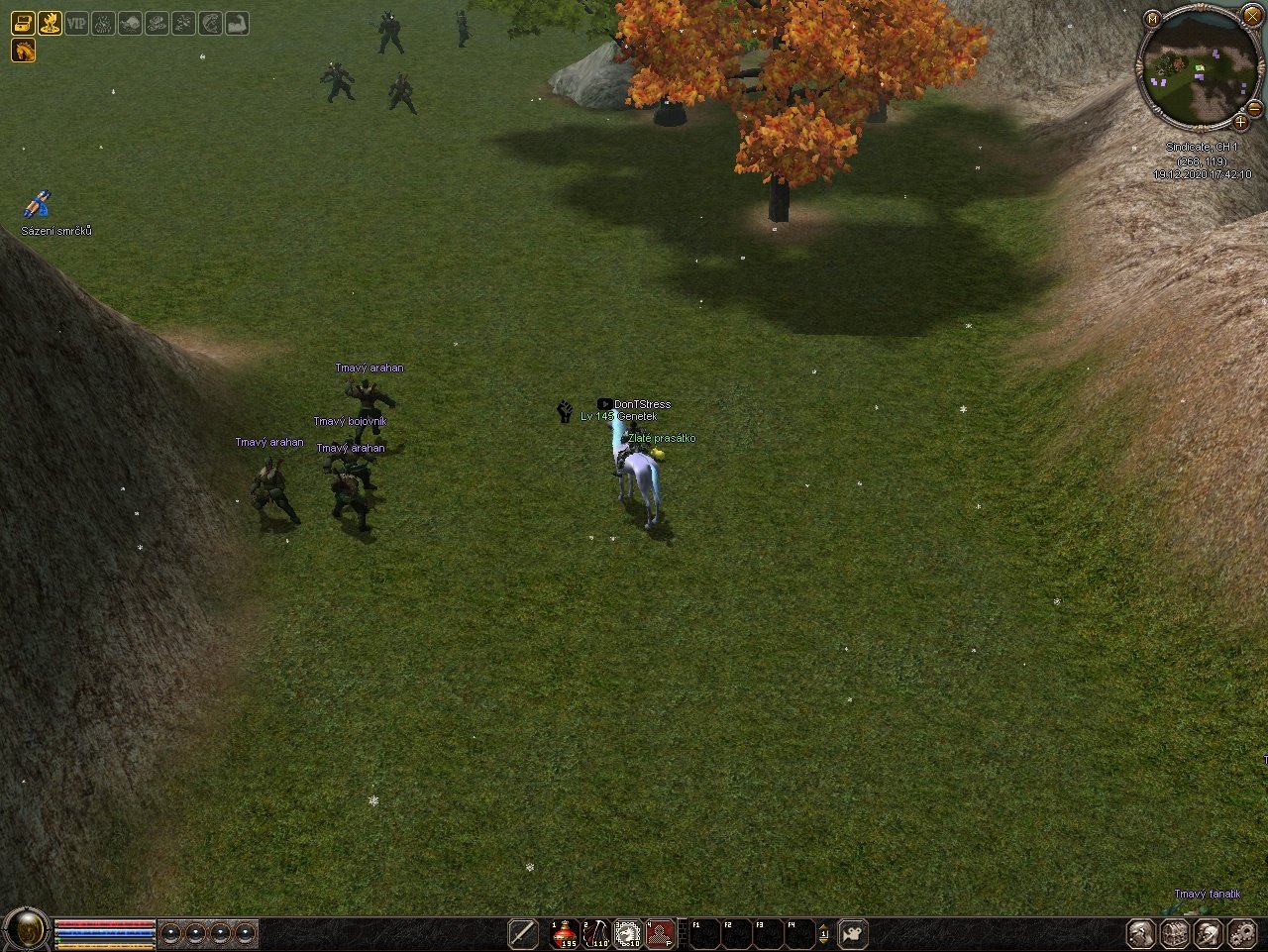1268x952 pixels.
Task: Close the minimap with the X button
Action: (x=1252, y=16)
